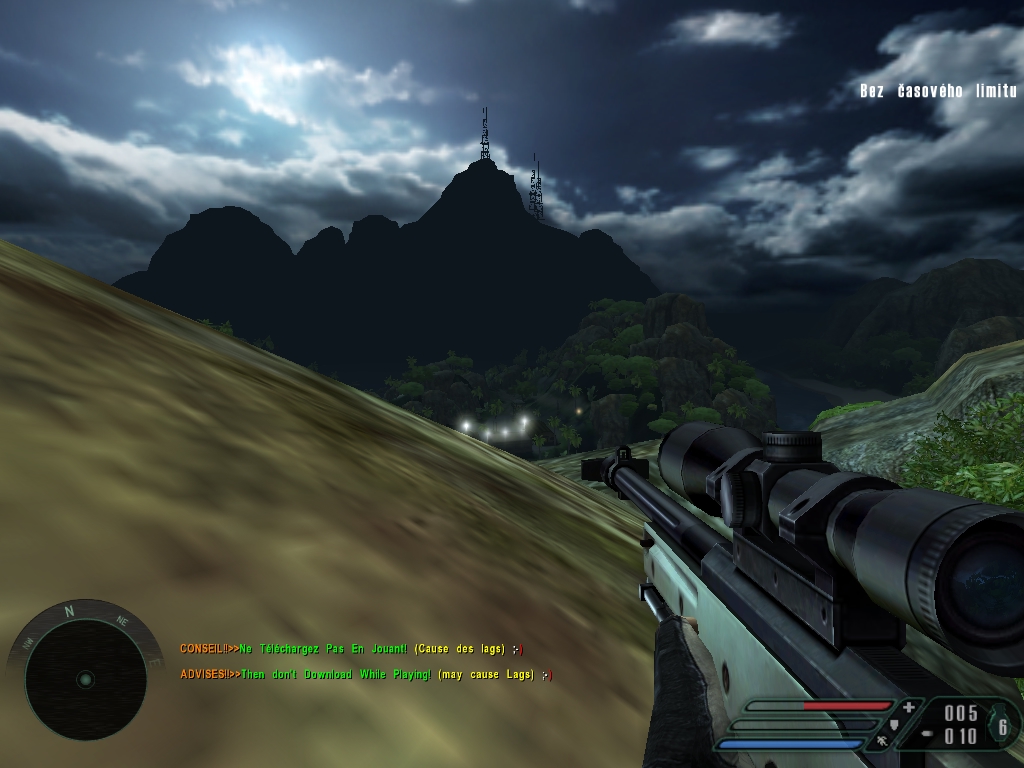Click the shield armor icon
The image size is (1024, 768).
pyautogui.click(x=895, y=724)
